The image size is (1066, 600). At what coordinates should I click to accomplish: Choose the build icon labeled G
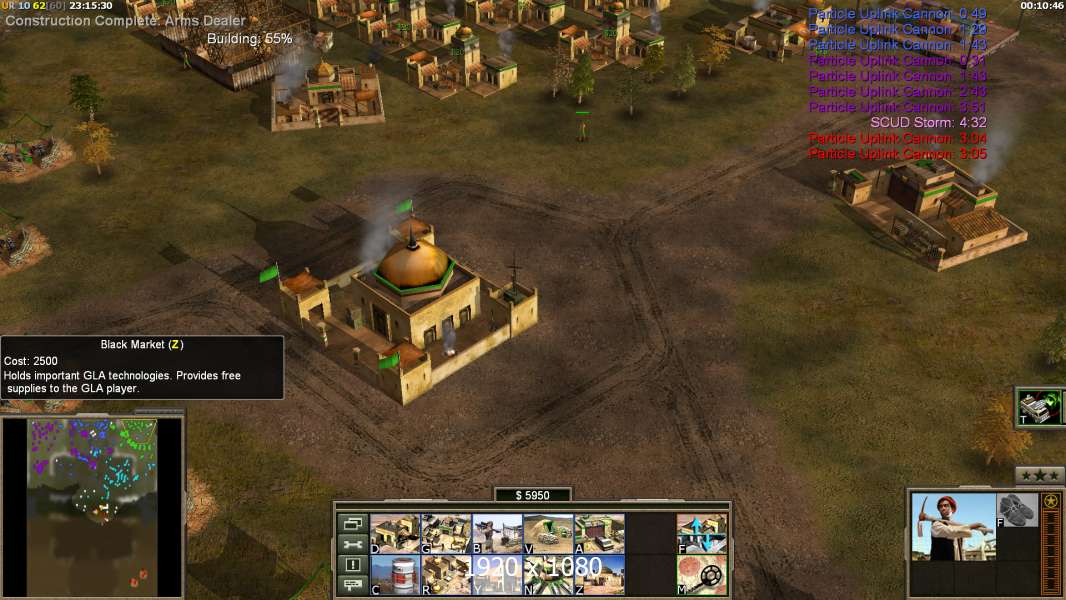446,533
